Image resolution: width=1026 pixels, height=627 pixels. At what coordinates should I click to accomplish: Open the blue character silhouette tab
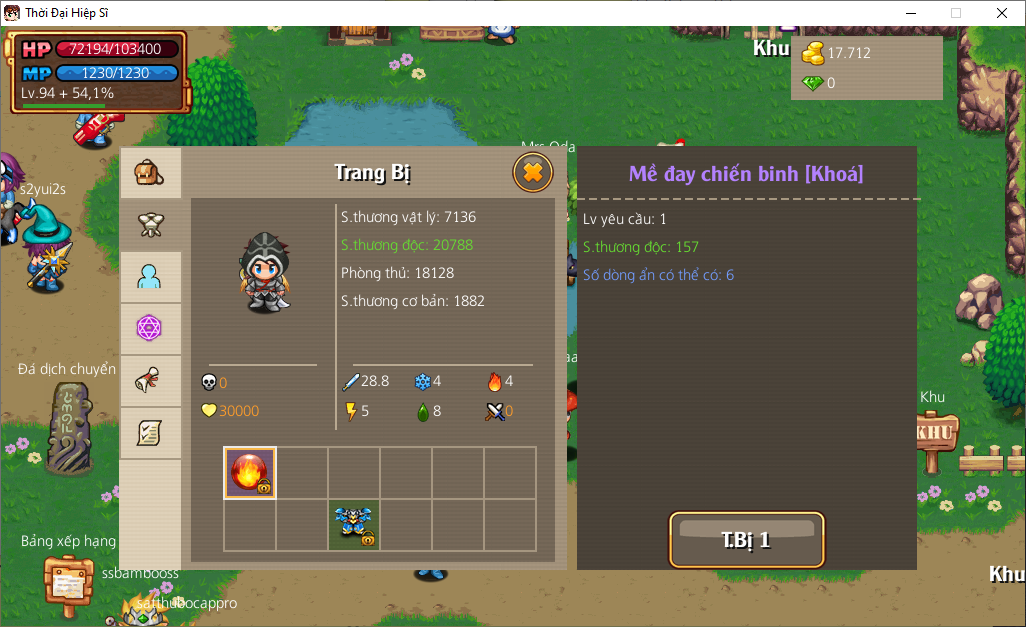[x=150, y=277]
